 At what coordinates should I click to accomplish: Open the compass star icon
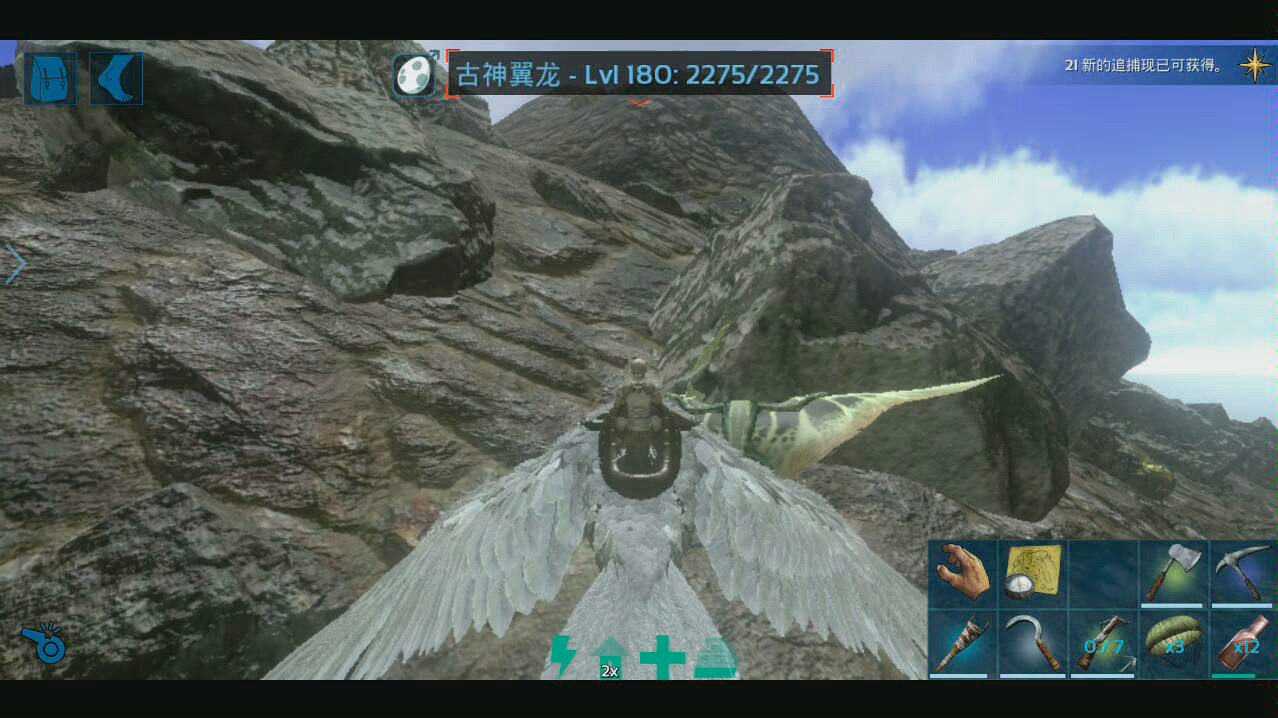click(1254, 65)
